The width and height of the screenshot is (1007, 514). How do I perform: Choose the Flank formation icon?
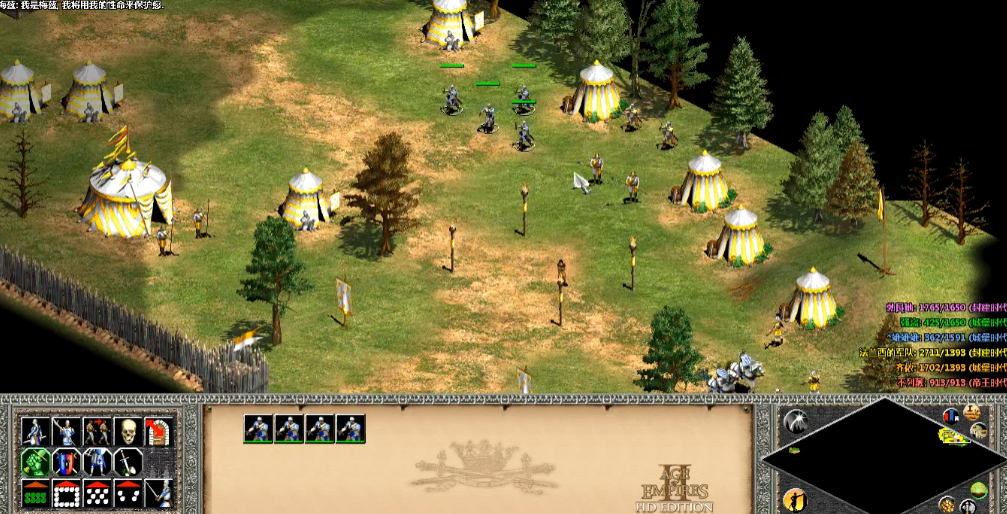(128, 493)
